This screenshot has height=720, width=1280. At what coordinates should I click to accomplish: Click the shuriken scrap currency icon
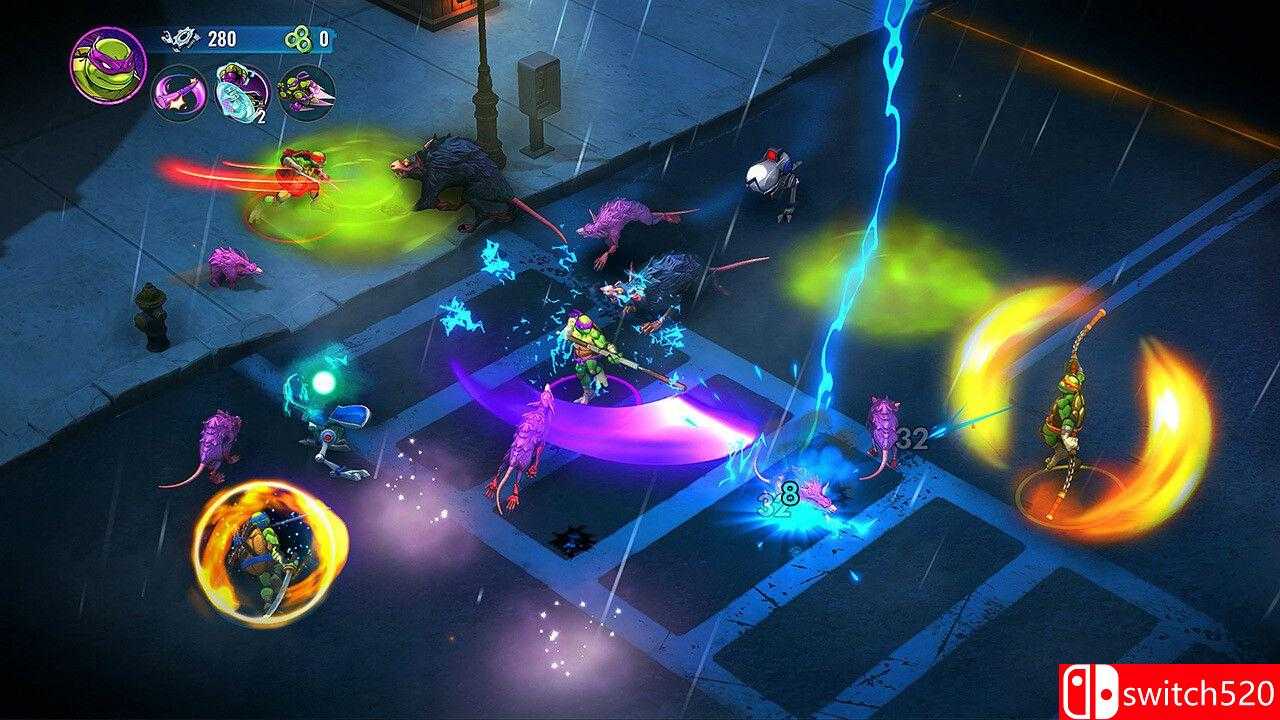[180, 38]
